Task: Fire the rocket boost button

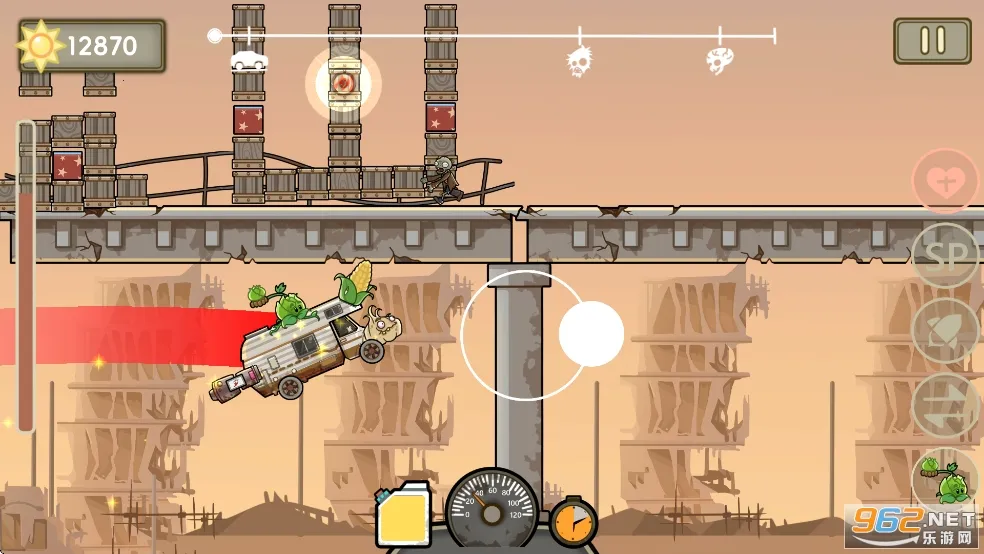Action: (943, 331)
